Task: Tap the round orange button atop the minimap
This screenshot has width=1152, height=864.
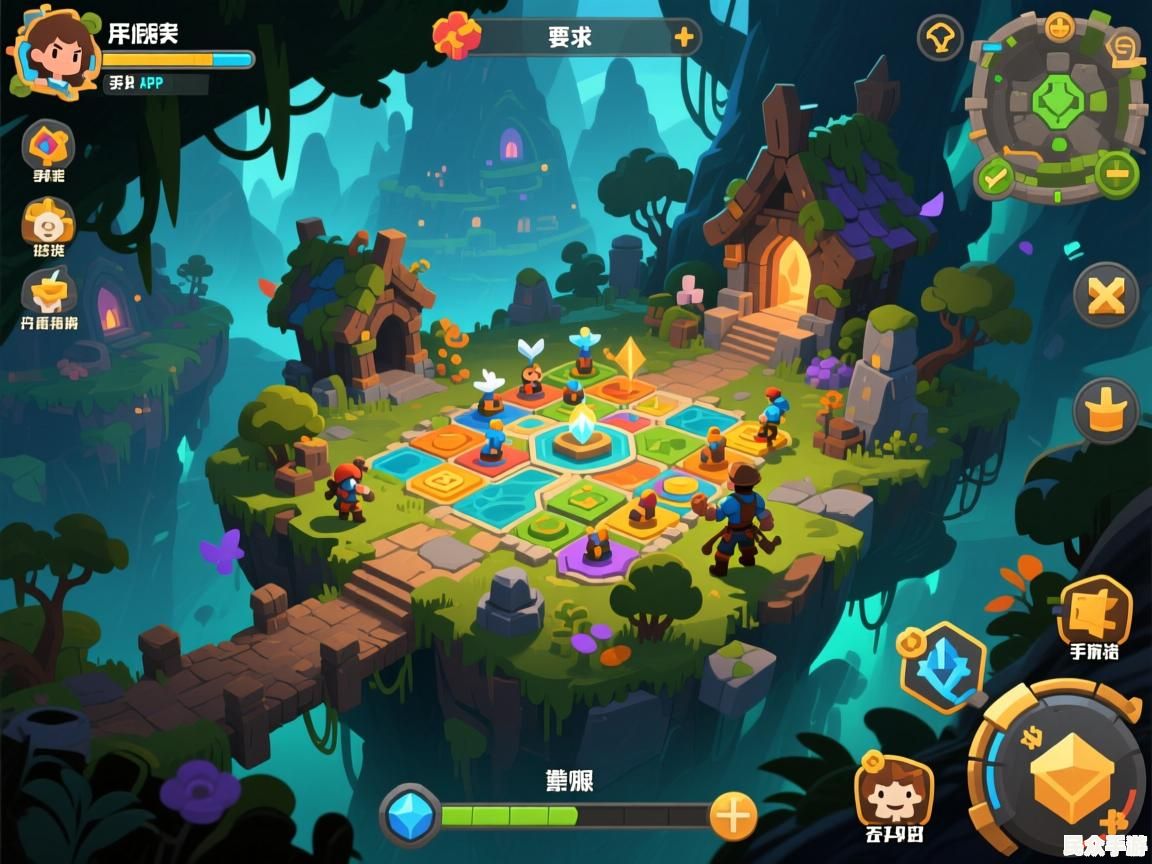Action: [x=1060, y=26]
